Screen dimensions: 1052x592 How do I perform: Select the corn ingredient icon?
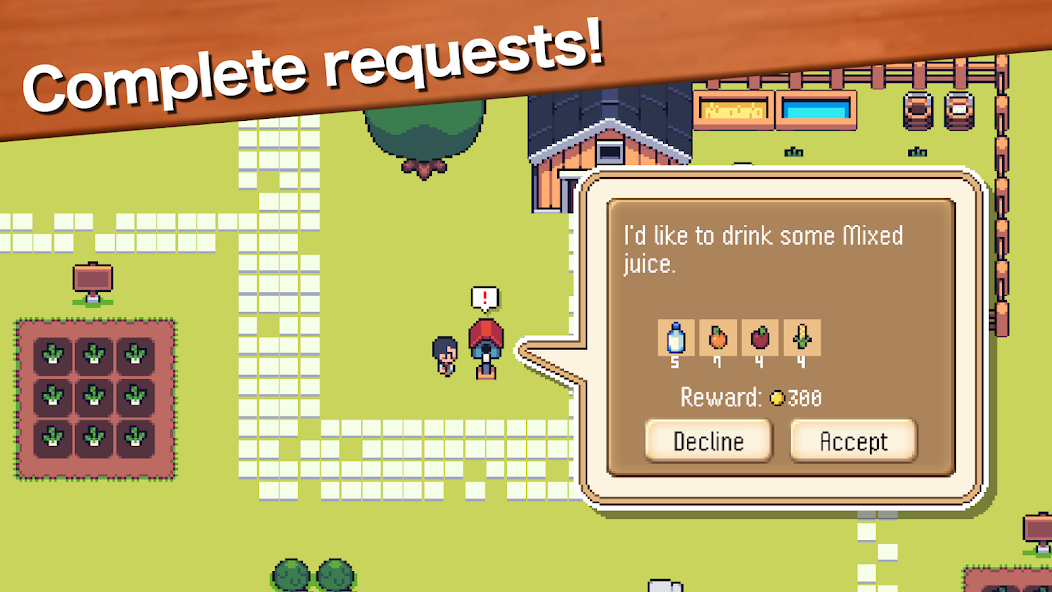[x=802, y=337]
